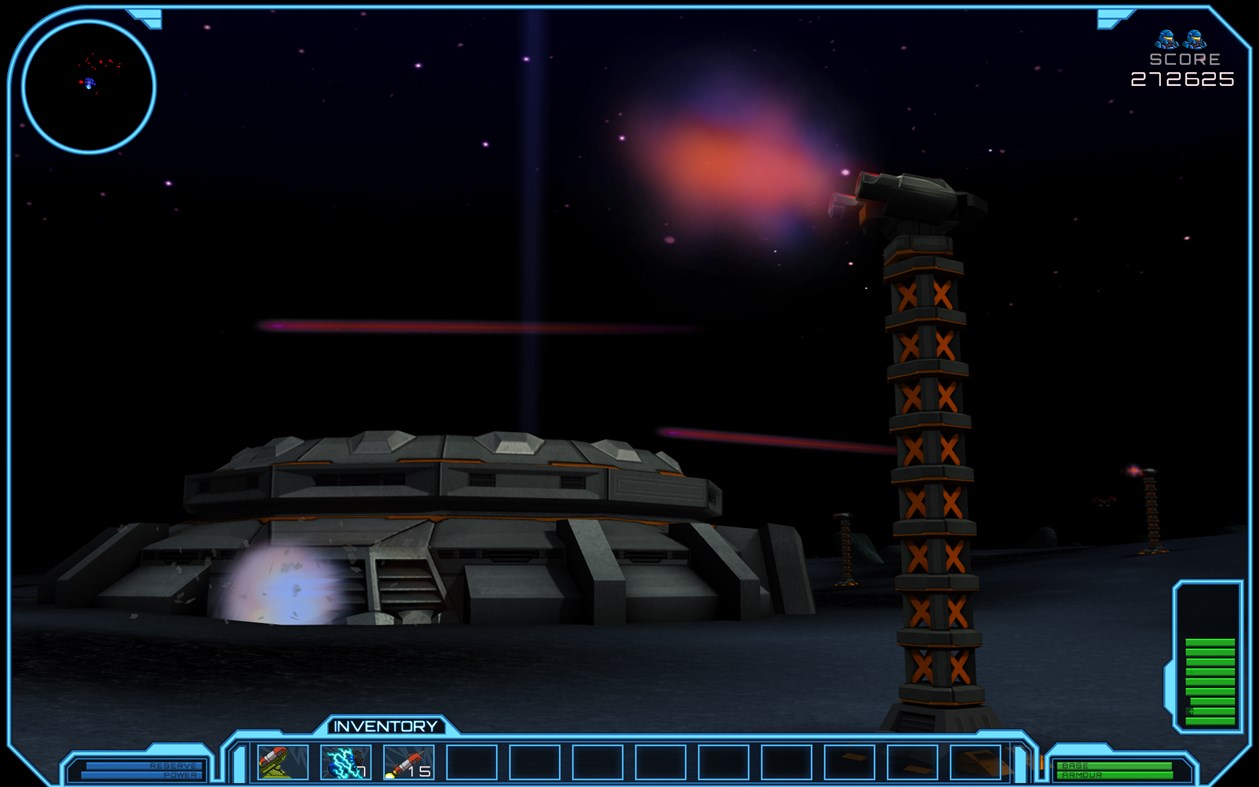Screen dimensions: 1259x787
Task: Open the Inventory tab label
Action: [x=385, y=726]
